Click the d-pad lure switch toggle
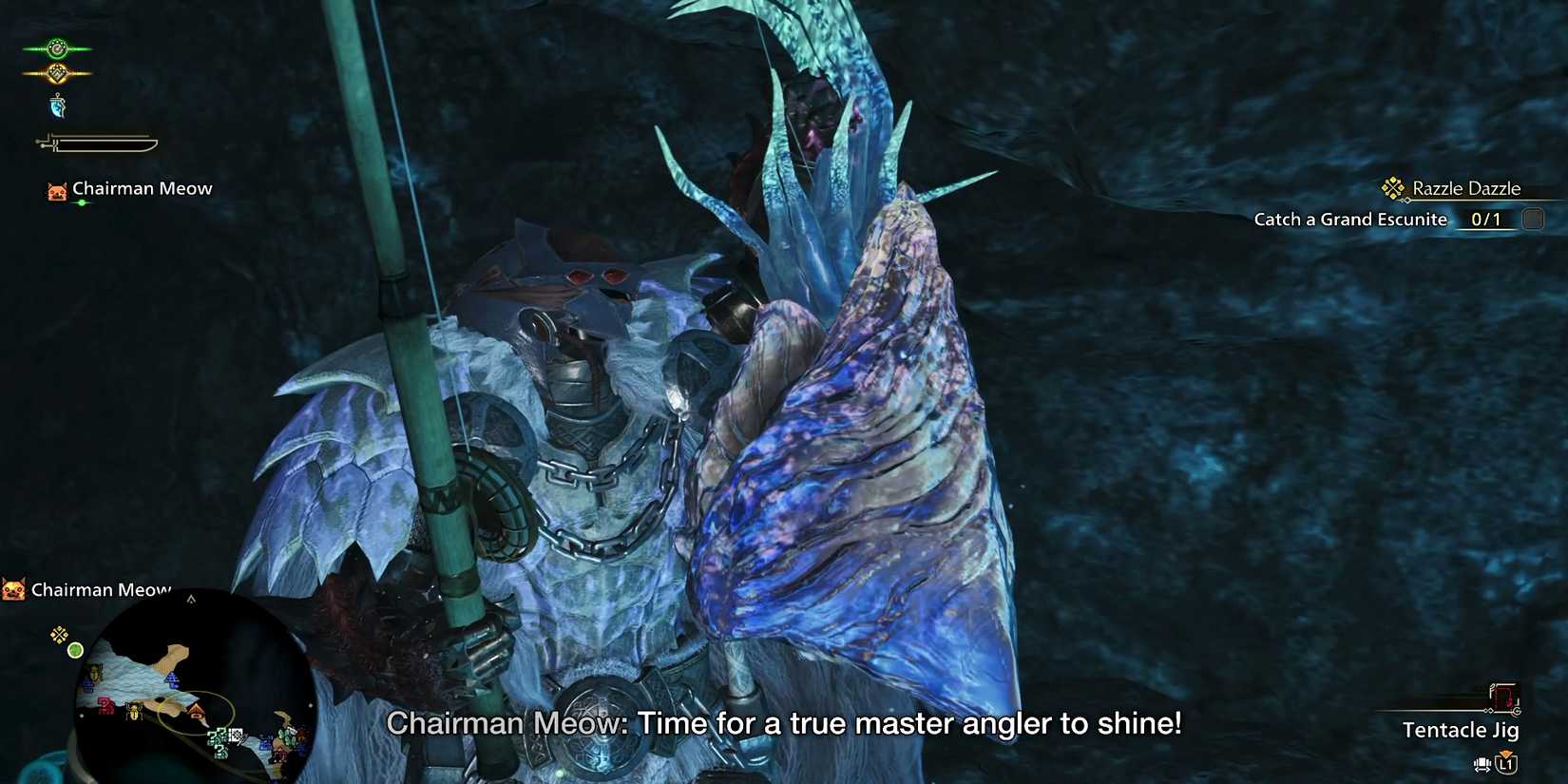This screenshot has height=784, width=1568. tap(1481, 764)
